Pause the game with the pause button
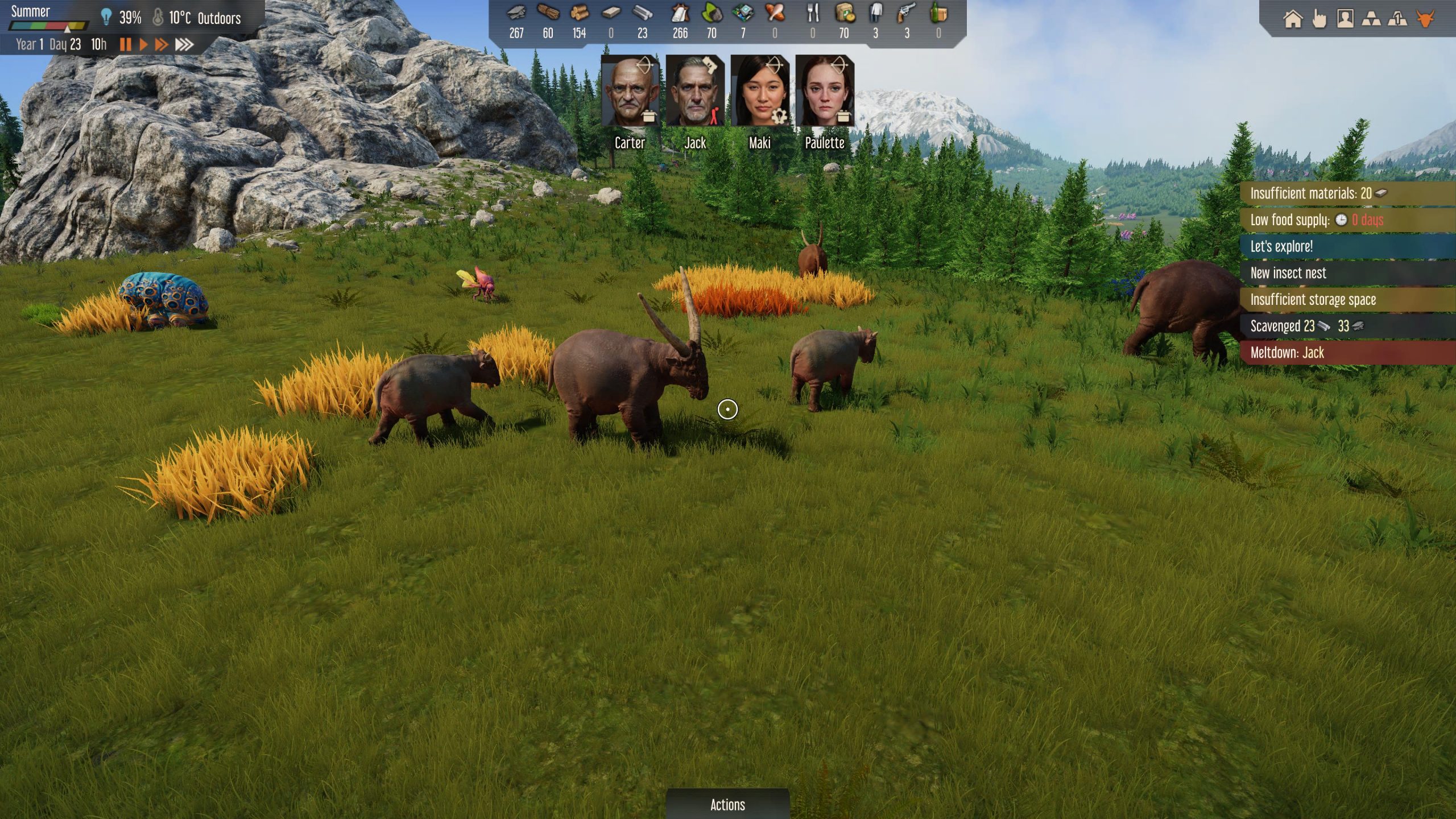This screenshot has height=819, width=1456. tap(126, 44)
